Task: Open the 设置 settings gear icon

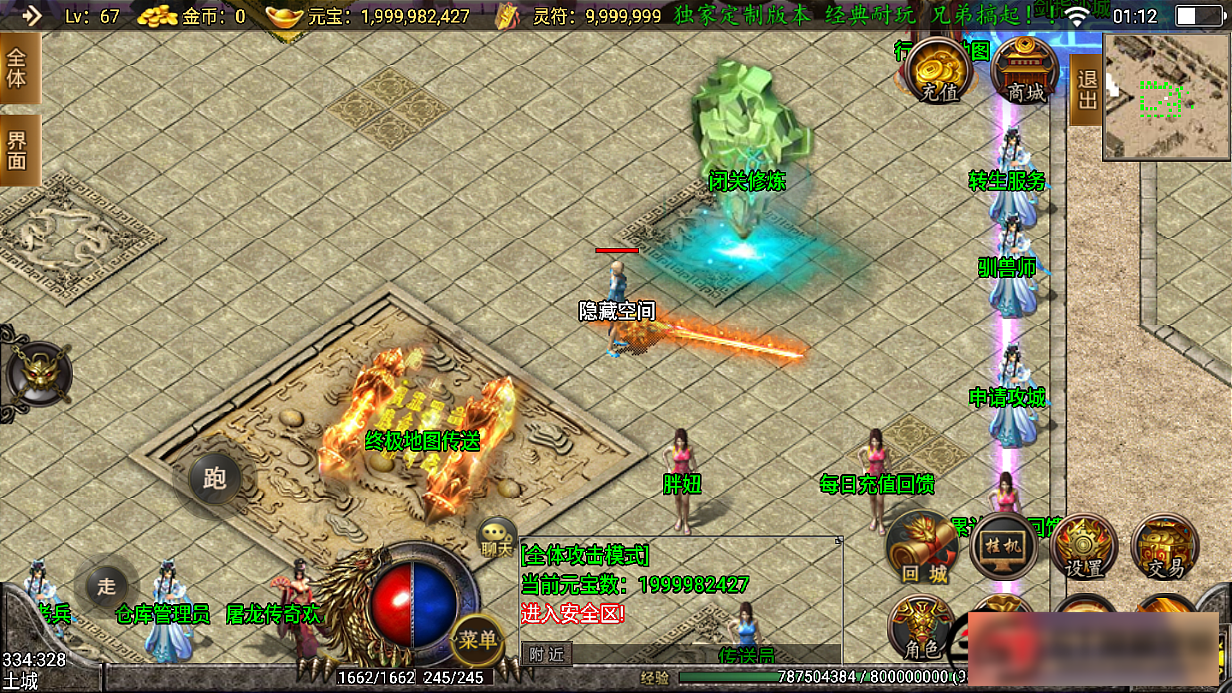Action: tap(1083, 547)
